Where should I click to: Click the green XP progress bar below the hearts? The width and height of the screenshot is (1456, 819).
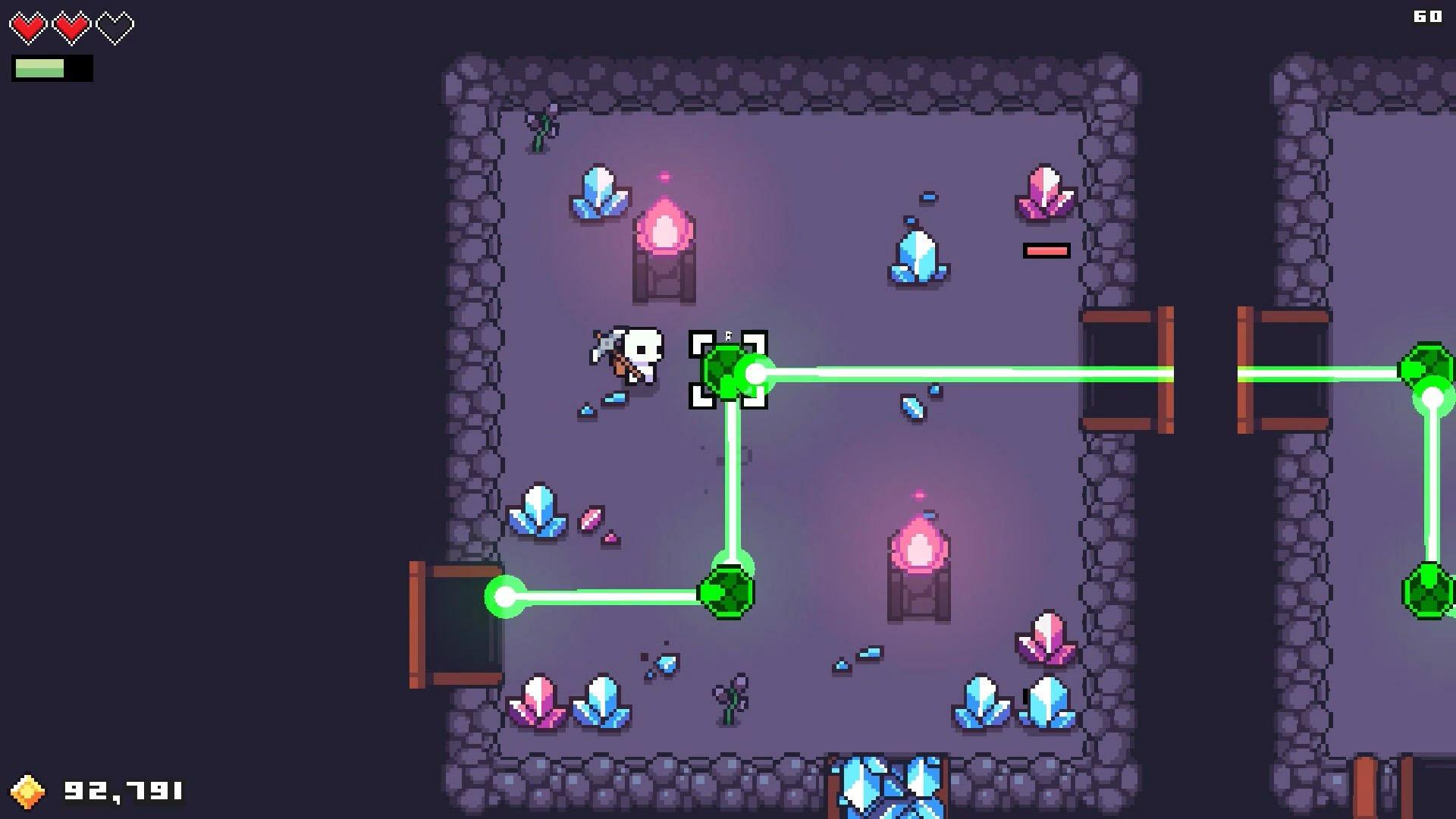pos(53,68)
